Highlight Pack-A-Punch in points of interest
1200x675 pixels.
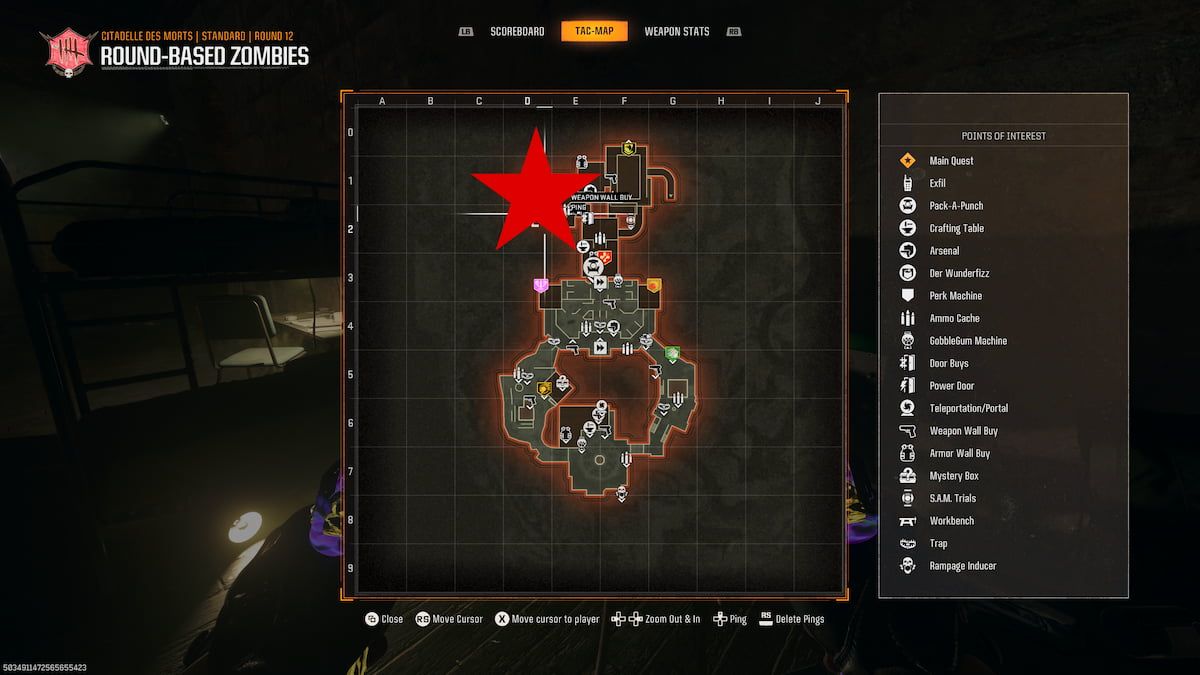pyautogui.click(x=955, y=206)
